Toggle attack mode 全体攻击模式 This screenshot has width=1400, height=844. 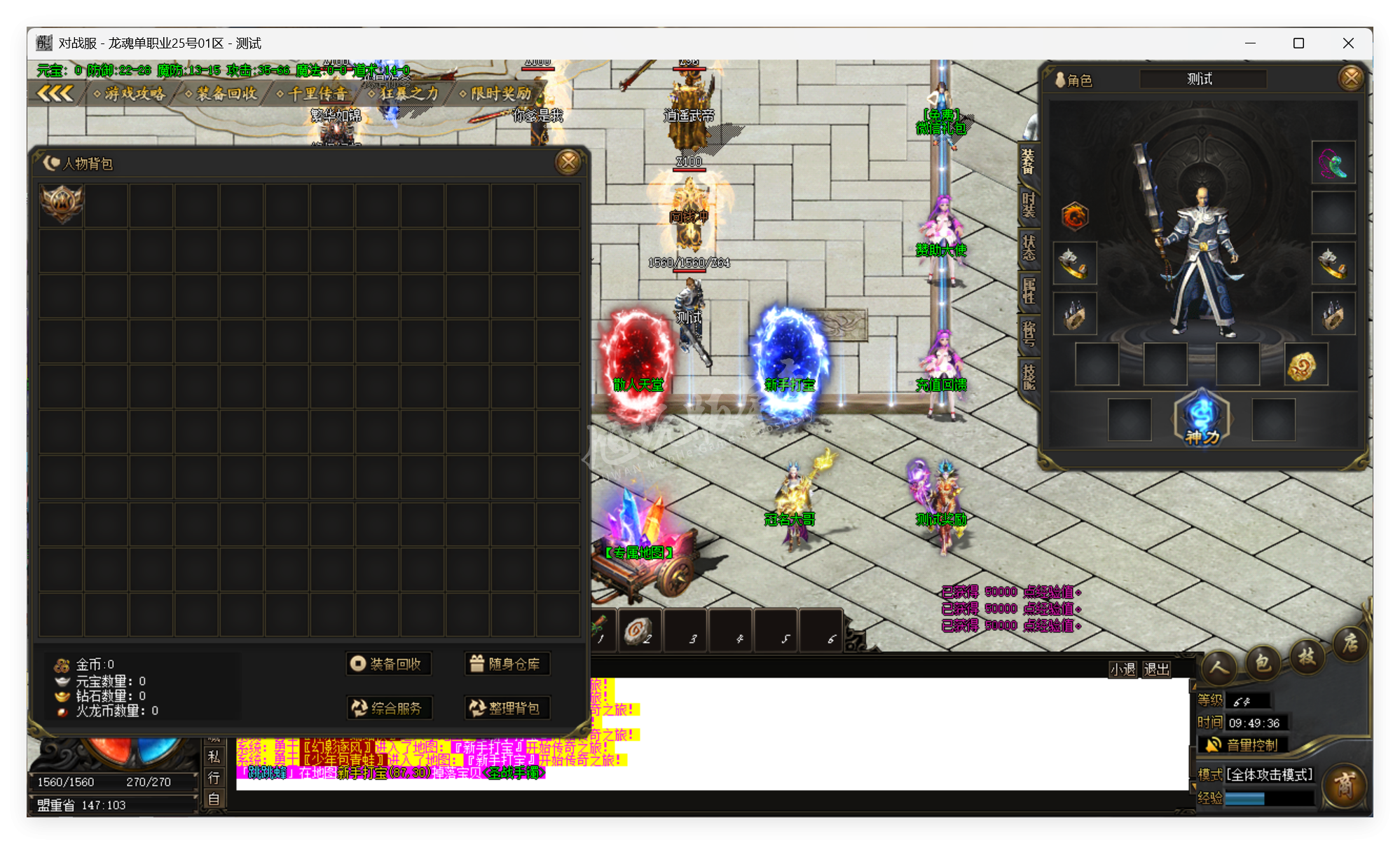(x=1268, y=773)
